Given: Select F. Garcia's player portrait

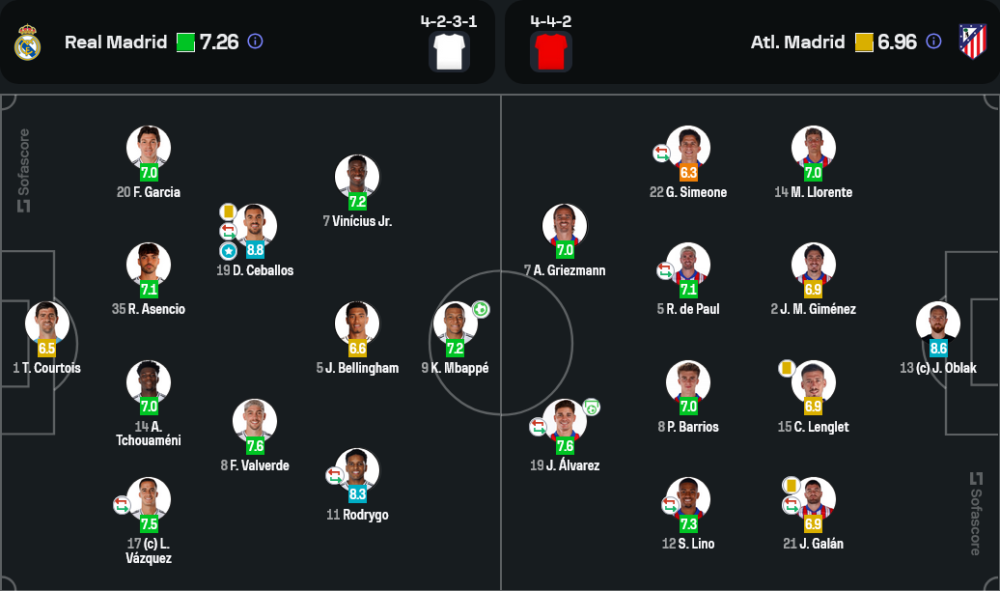Looking at the screenshot, I should 148,147.
